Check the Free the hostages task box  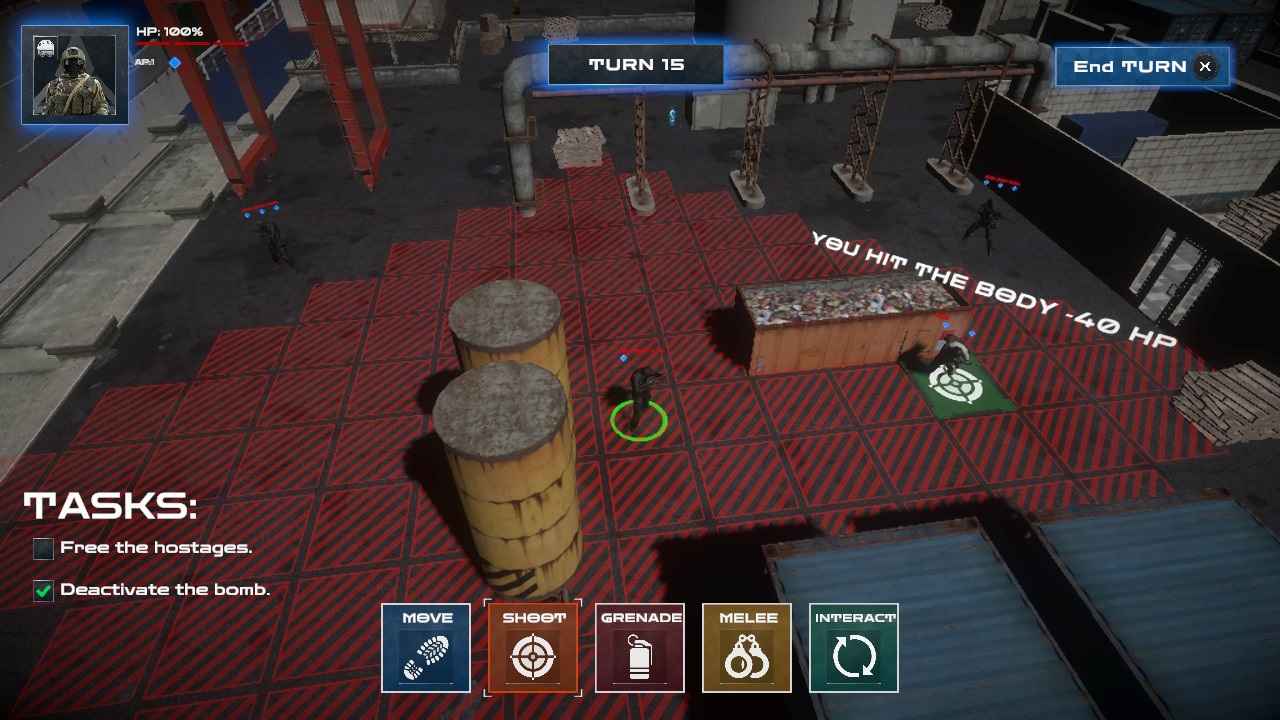click(x=41, y=549)
